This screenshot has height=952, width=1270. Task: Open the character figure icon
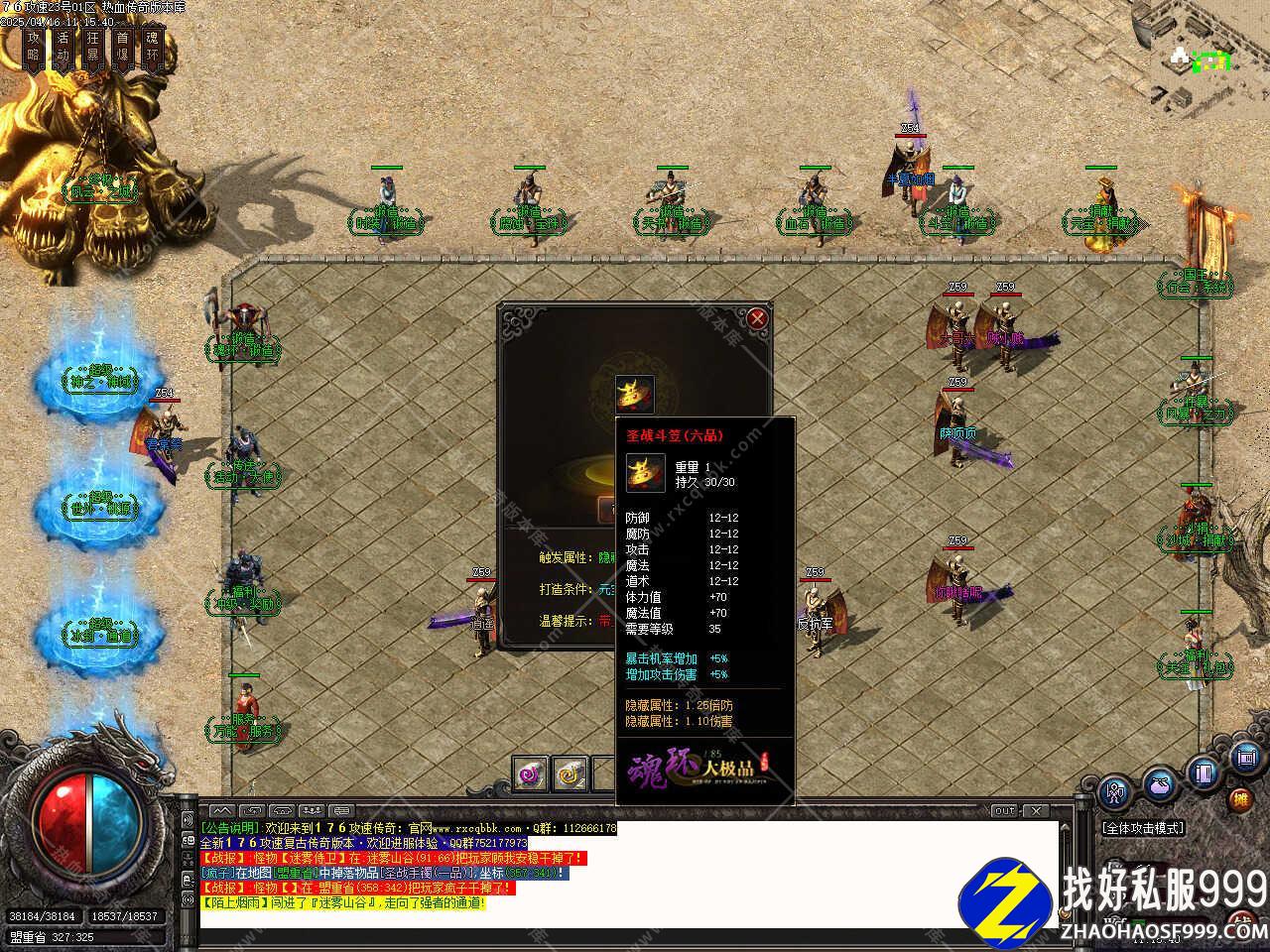pos(1116,790)
